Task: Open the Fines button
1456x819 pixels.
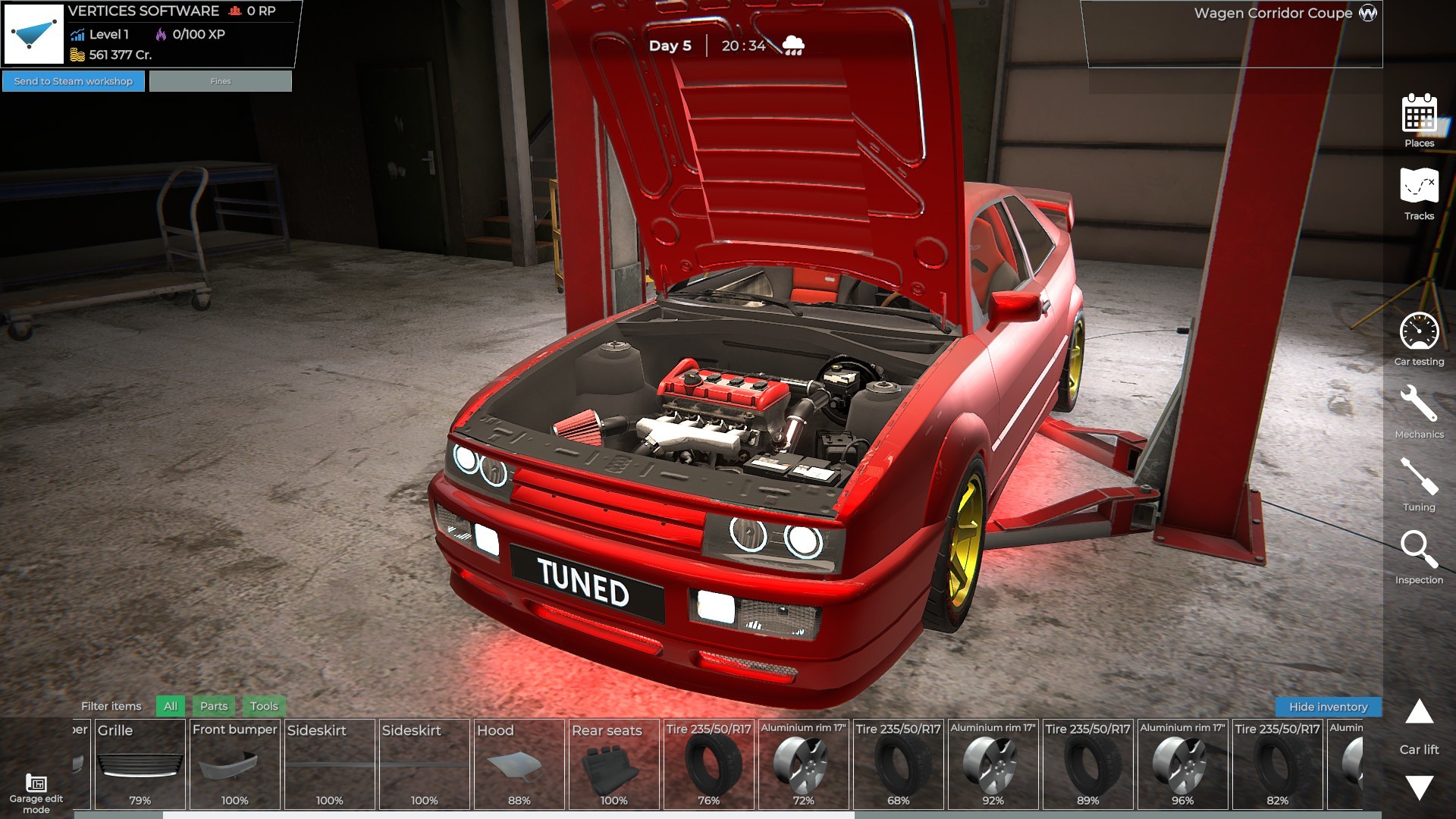Action: (219, 80)
